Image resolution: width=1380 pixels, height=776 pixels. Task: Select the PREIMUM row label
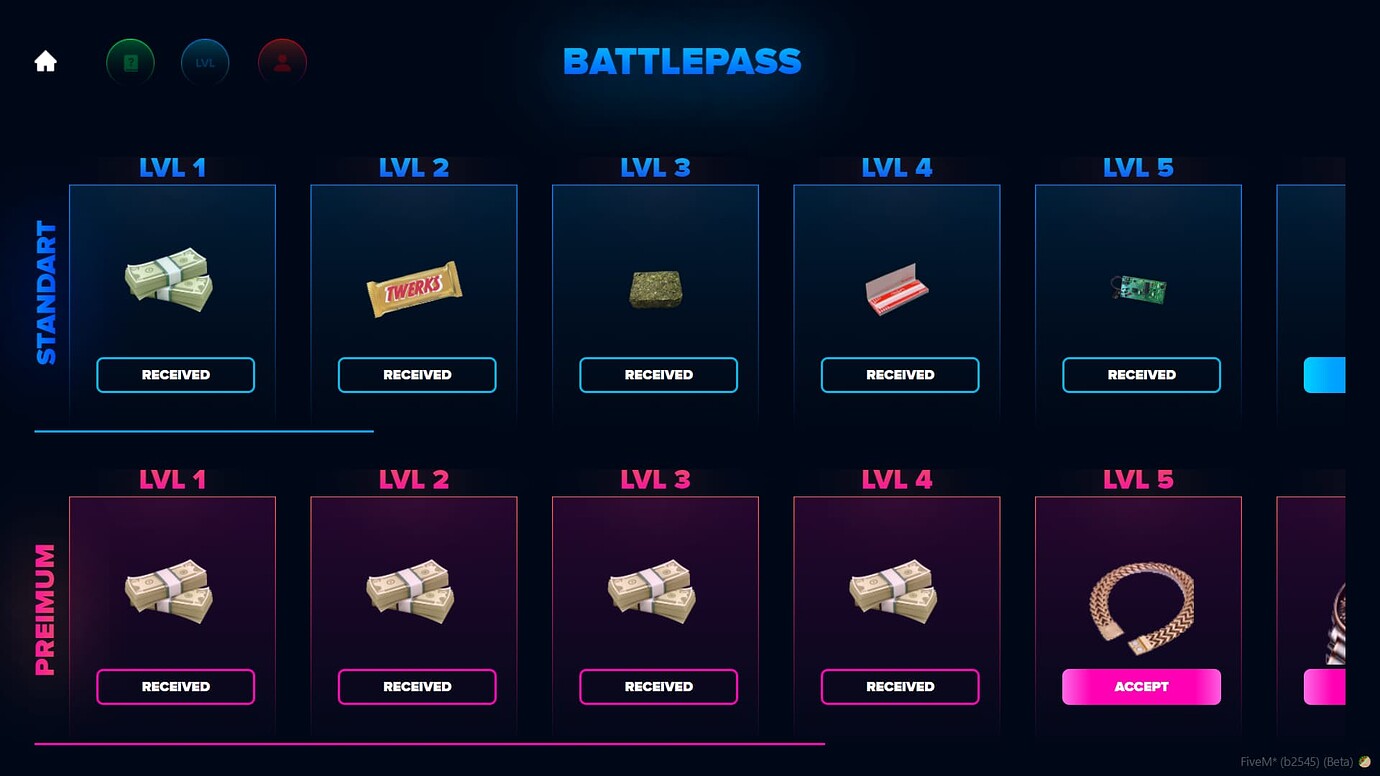[44, 598]
